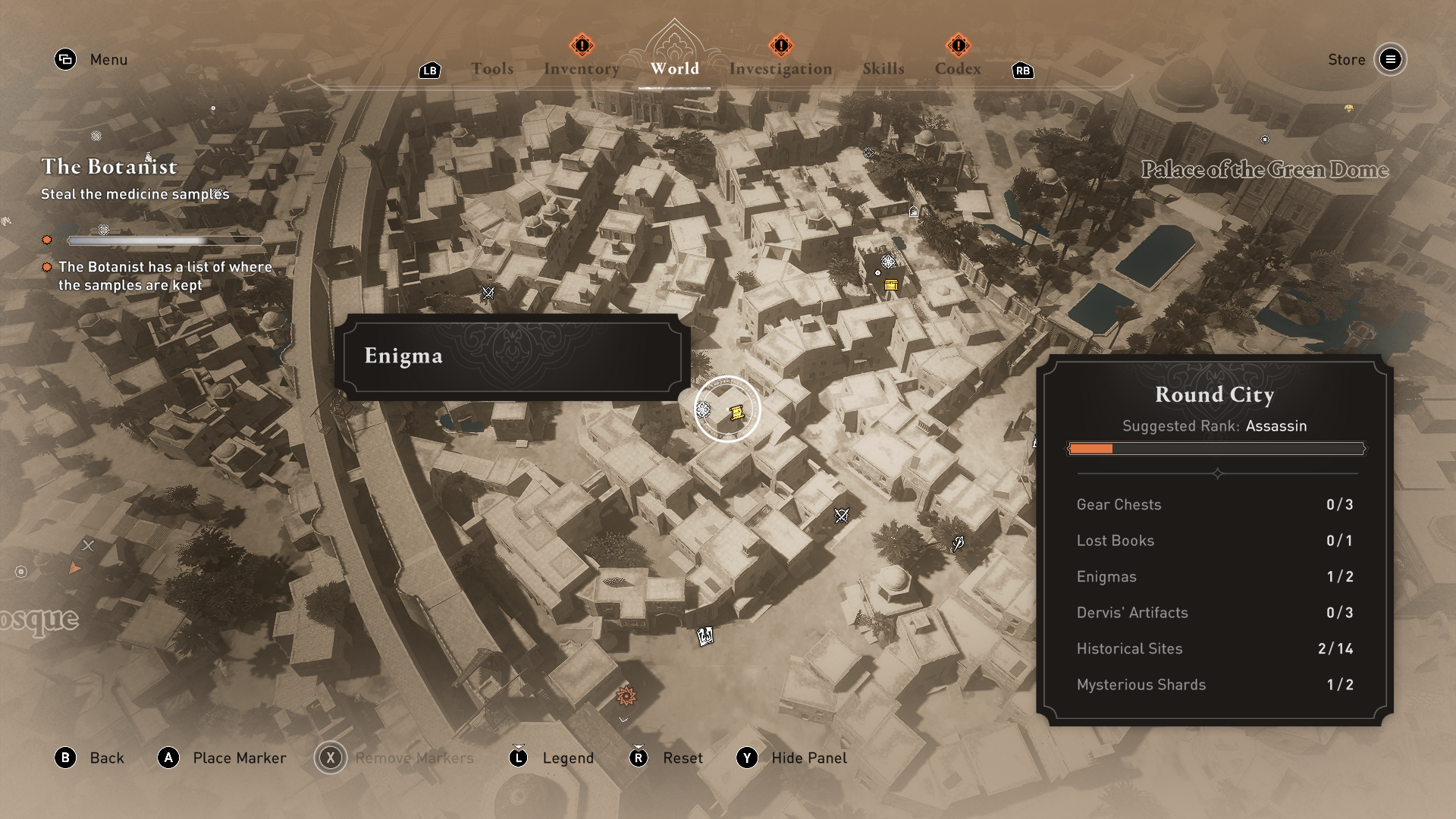This screenshot has width=1456, height=819.
Task: Click the Enigmas row in Round City panel
Action: pos(1214,576)
